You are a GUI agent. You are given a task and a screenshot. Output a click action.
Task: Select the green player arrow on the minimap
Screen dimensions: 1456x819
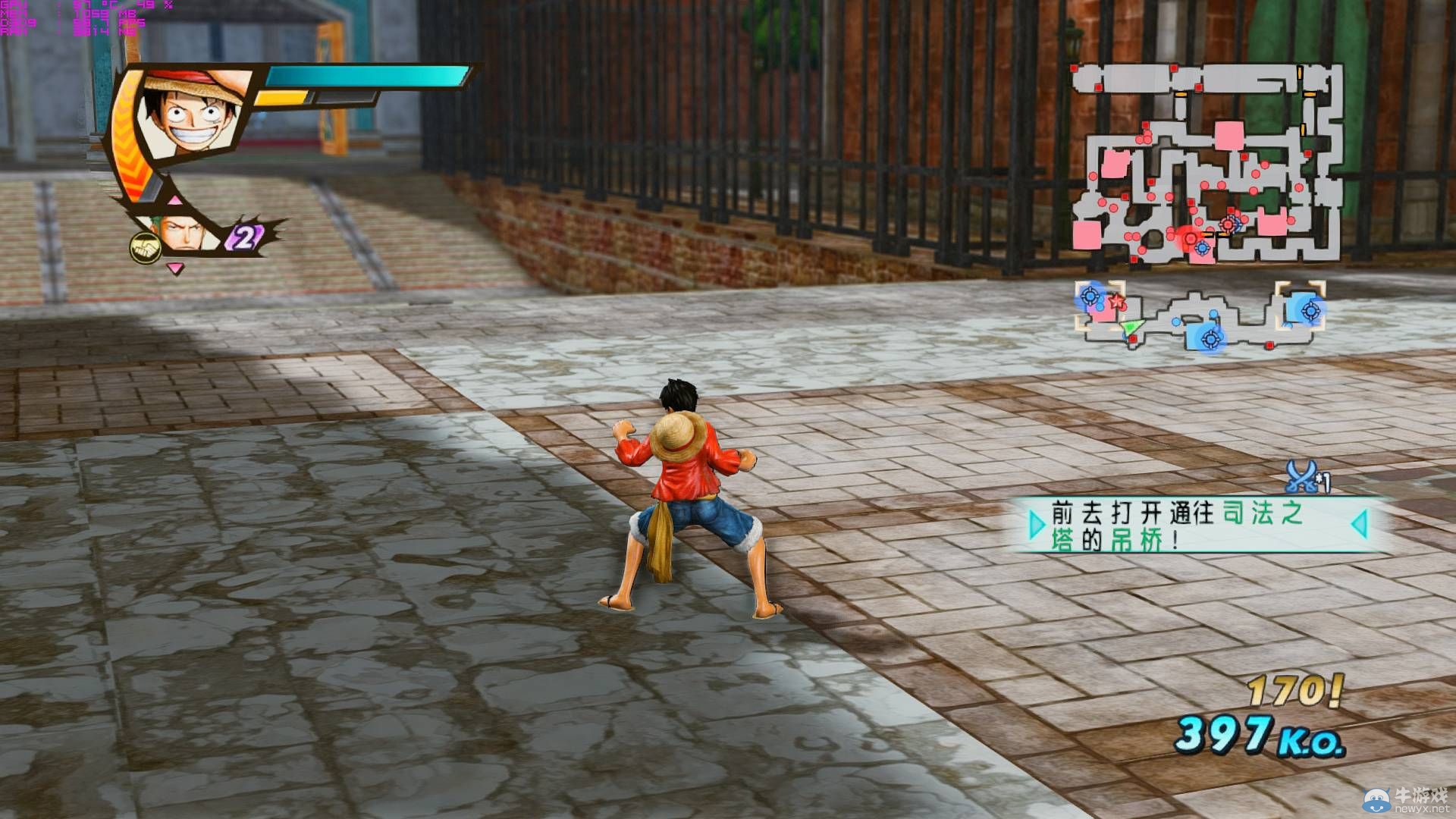pos(1132,328)
